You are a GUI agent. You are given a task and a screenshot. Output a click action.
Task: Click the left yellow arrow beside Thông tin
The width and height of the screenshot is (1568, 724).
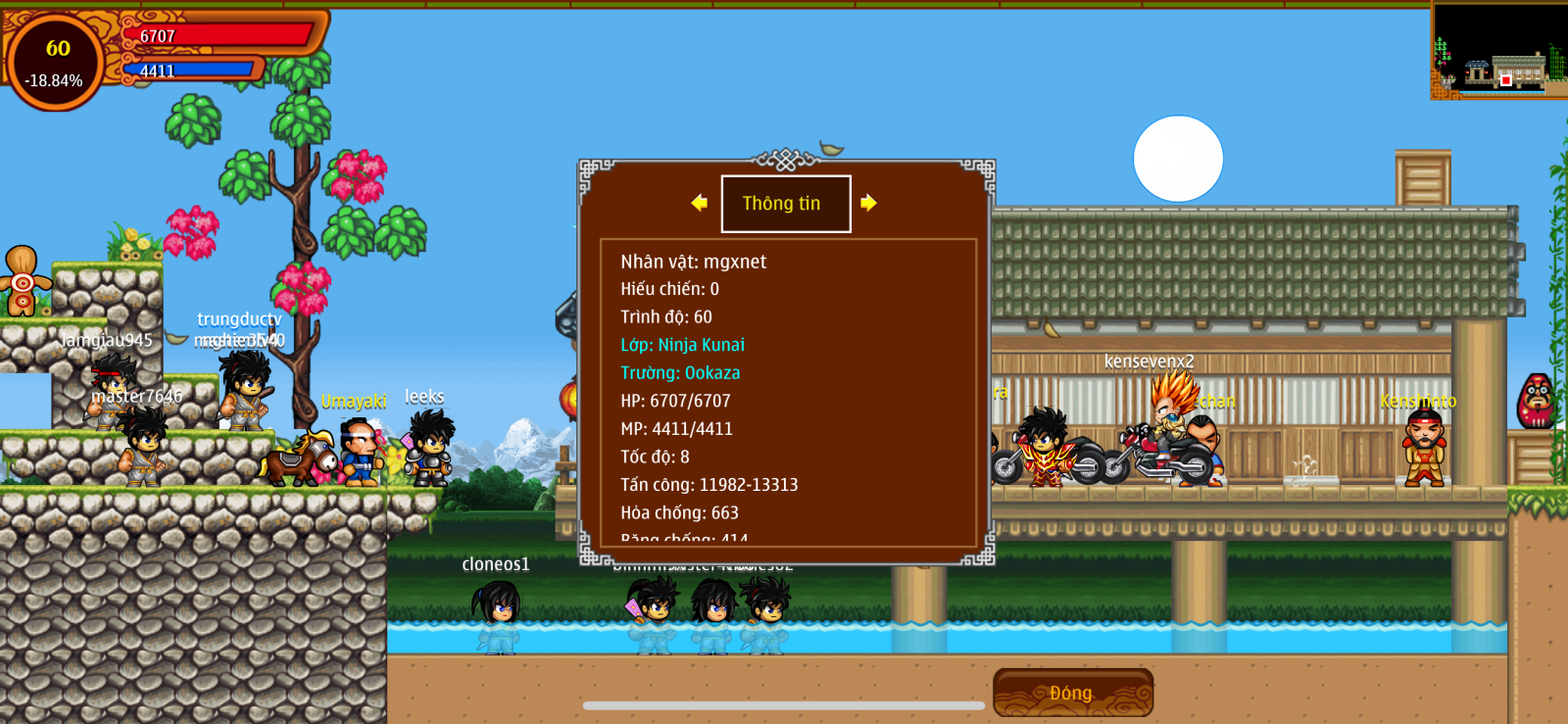pos(699,203)
